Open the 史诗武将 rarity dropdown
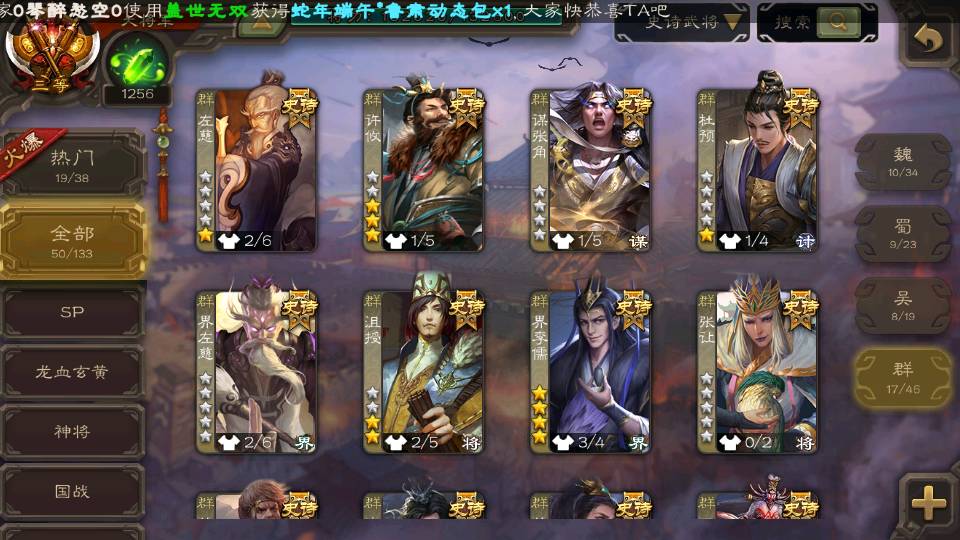Screen dimensions: 960x540 682,21
